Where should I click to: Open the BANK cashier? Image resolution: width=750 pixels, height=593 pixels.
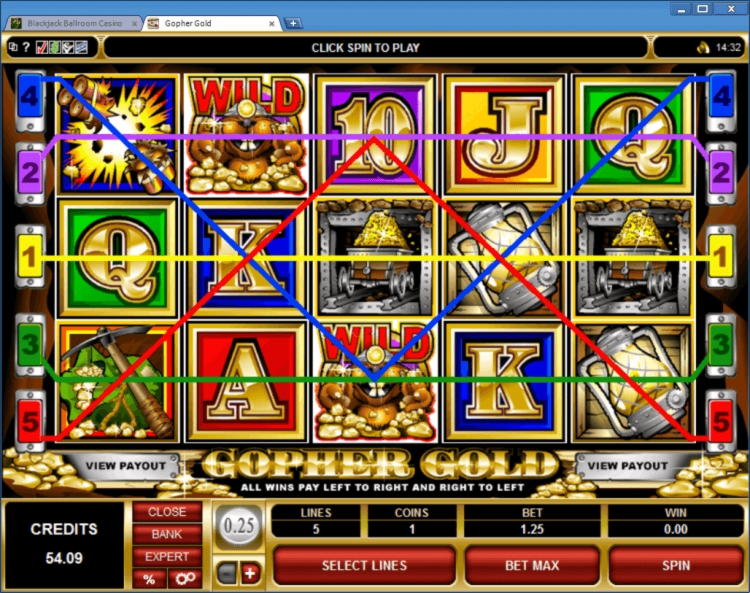[x=167, y=534]
